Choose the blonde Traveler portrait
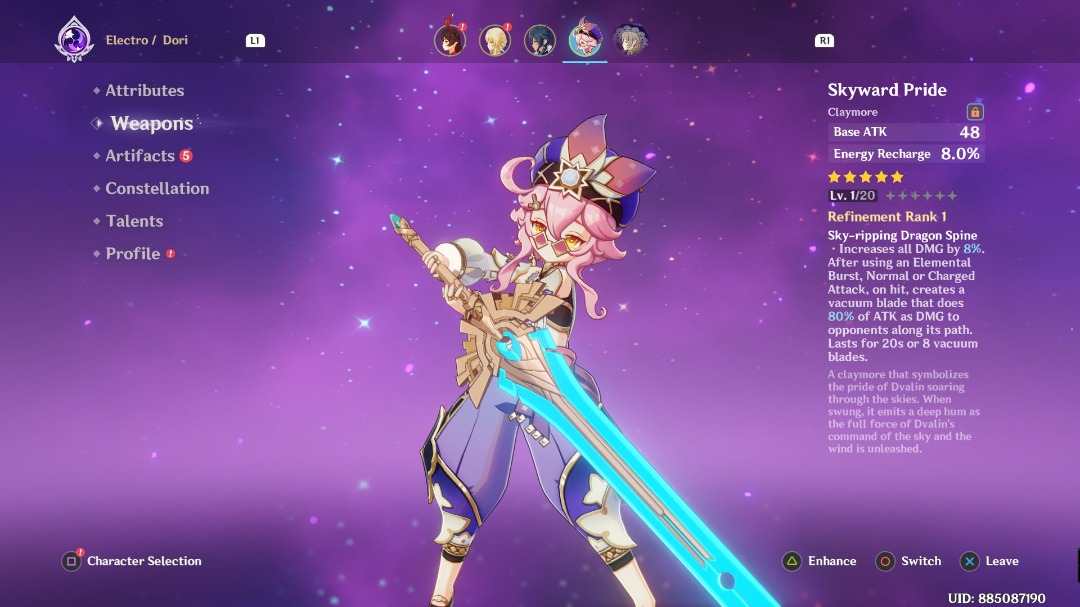The height and width of the screenshot is (607, 1080). pyautogui.click(x=494, y=40)
